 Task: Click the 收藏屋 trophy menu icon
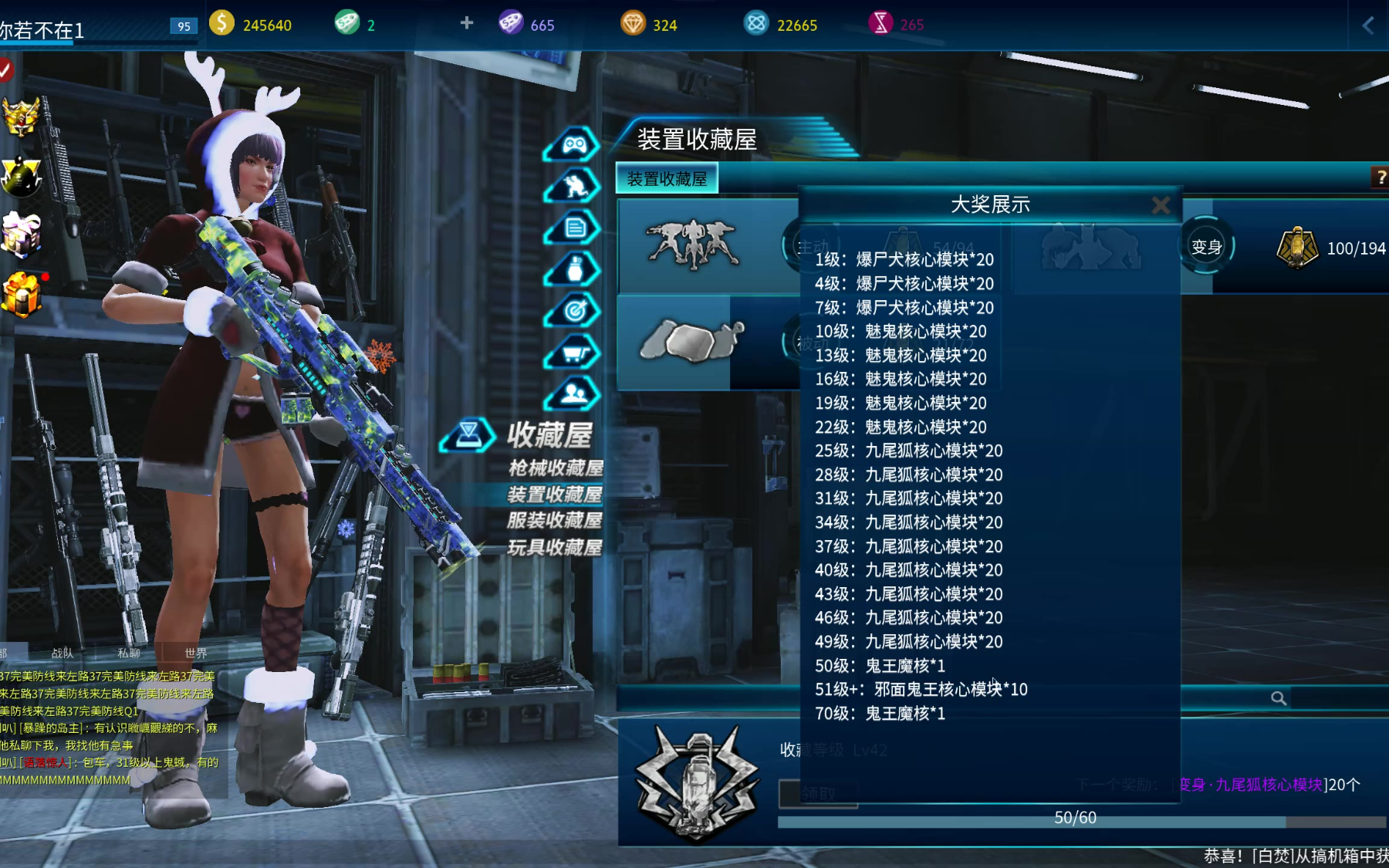point(468,435)
